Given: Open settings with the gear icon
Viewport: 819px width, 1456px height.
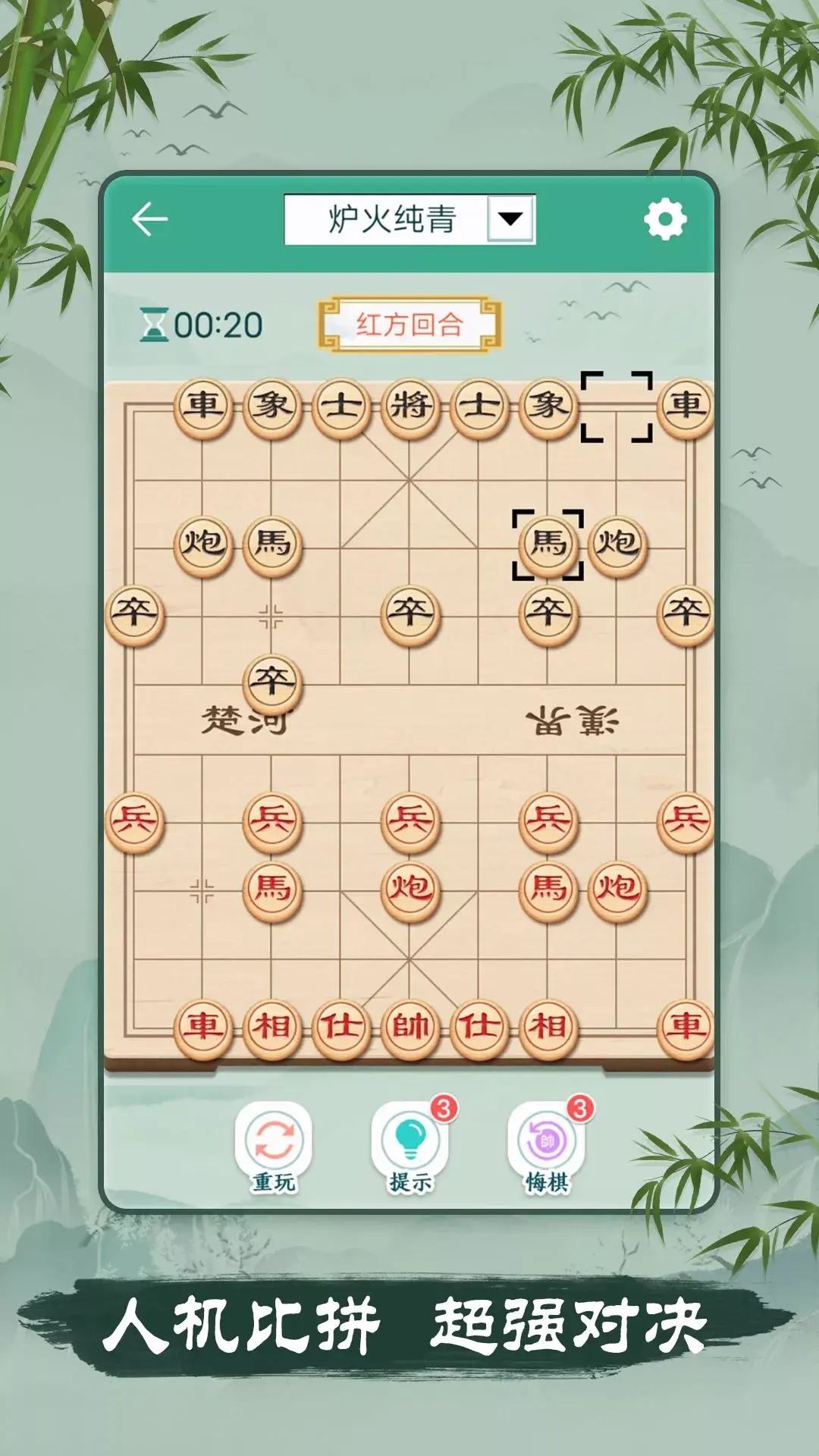Looking at the screenshot, I should coord(665,220).
